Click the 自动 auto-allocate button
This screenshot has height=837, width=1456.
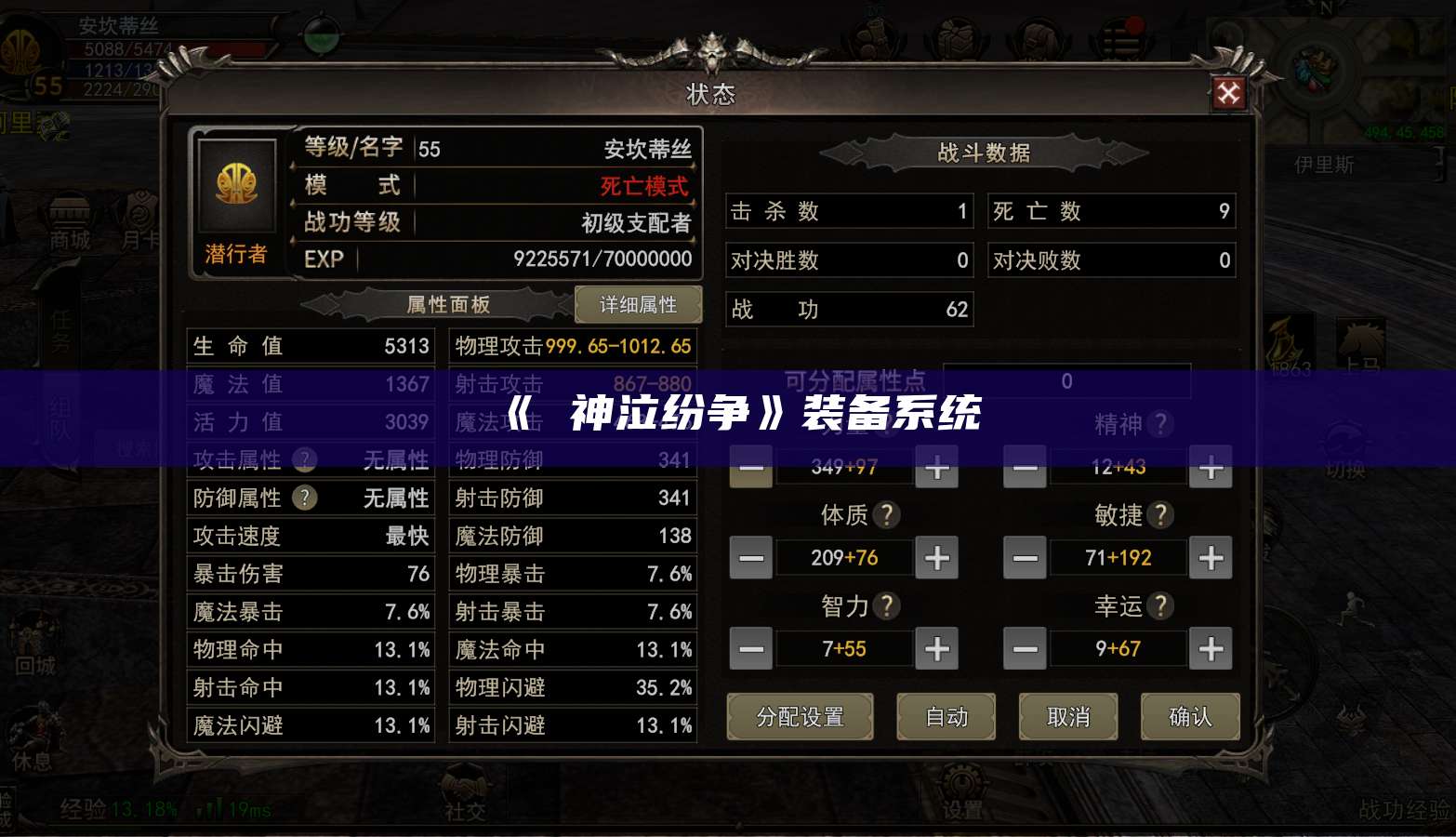click(946, 717)
